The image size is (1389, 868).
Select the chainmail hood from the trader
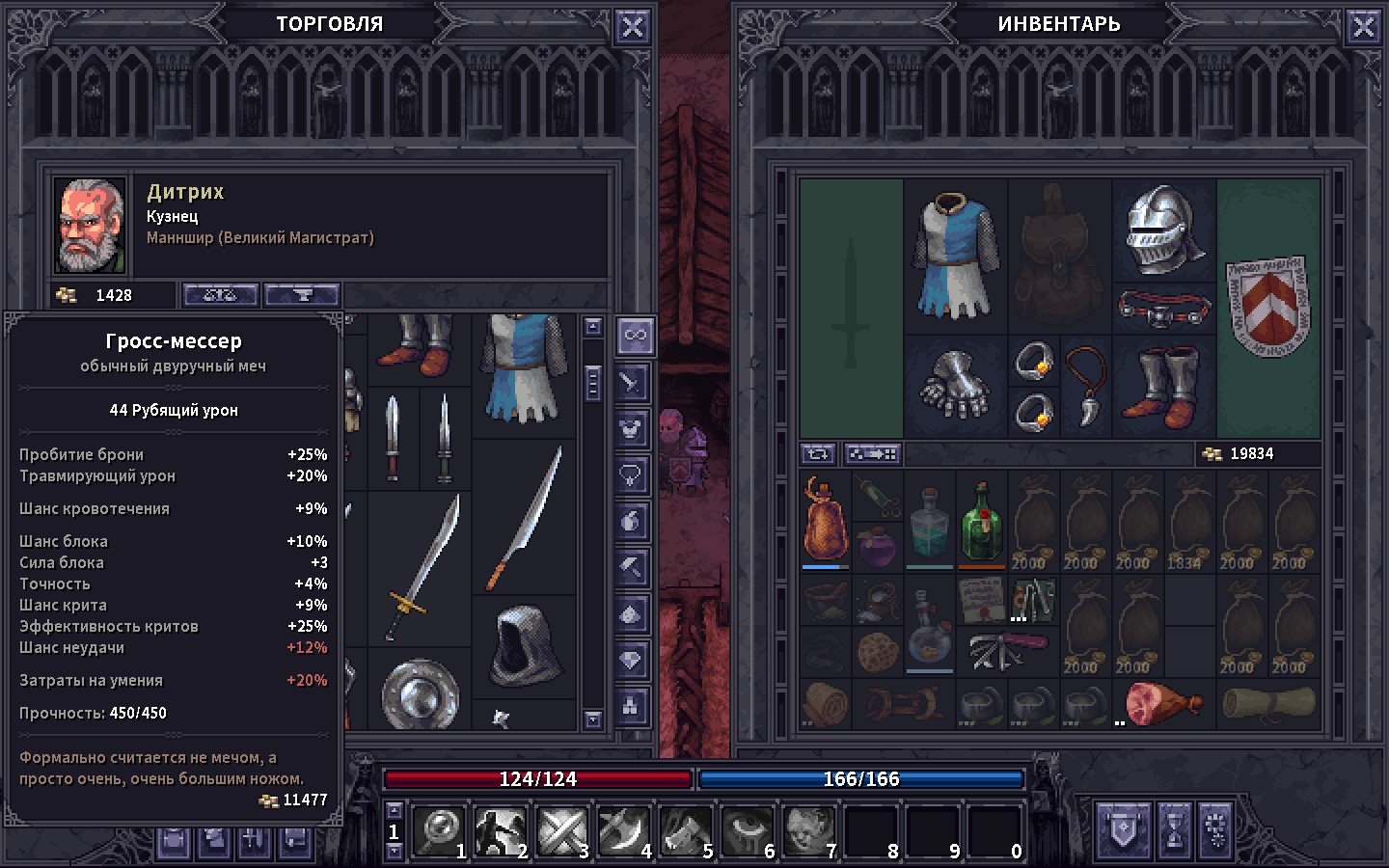pos(522,646)
